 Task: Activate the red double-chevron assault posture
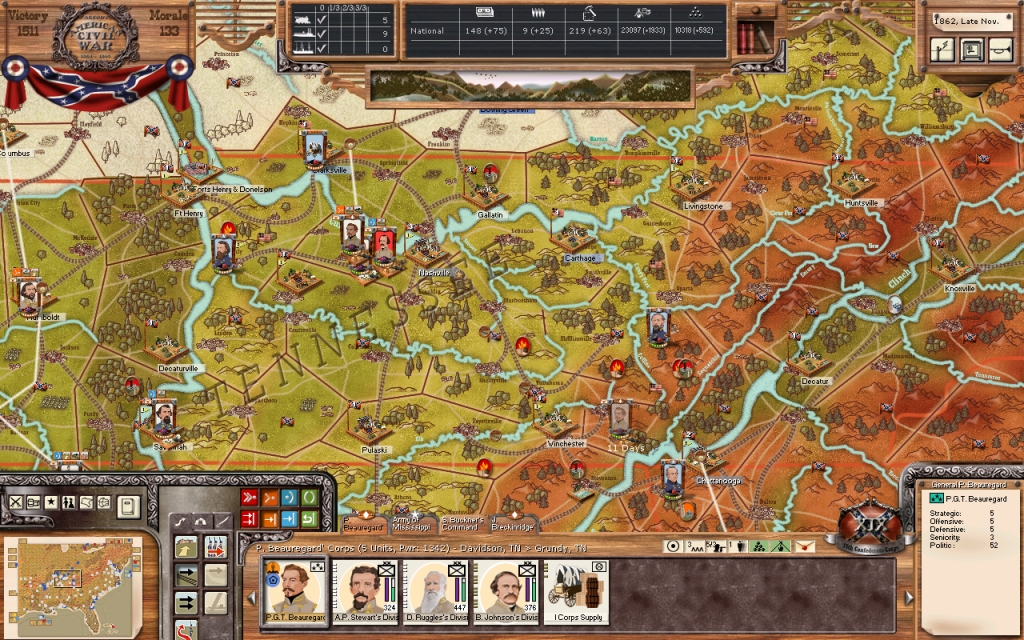pos(250,497)
